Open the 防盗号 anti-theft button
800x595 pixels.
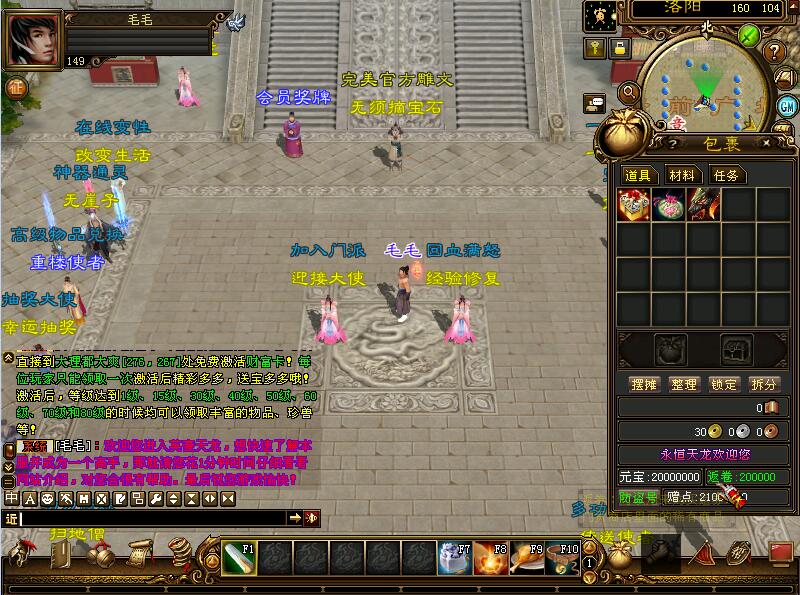638,497
